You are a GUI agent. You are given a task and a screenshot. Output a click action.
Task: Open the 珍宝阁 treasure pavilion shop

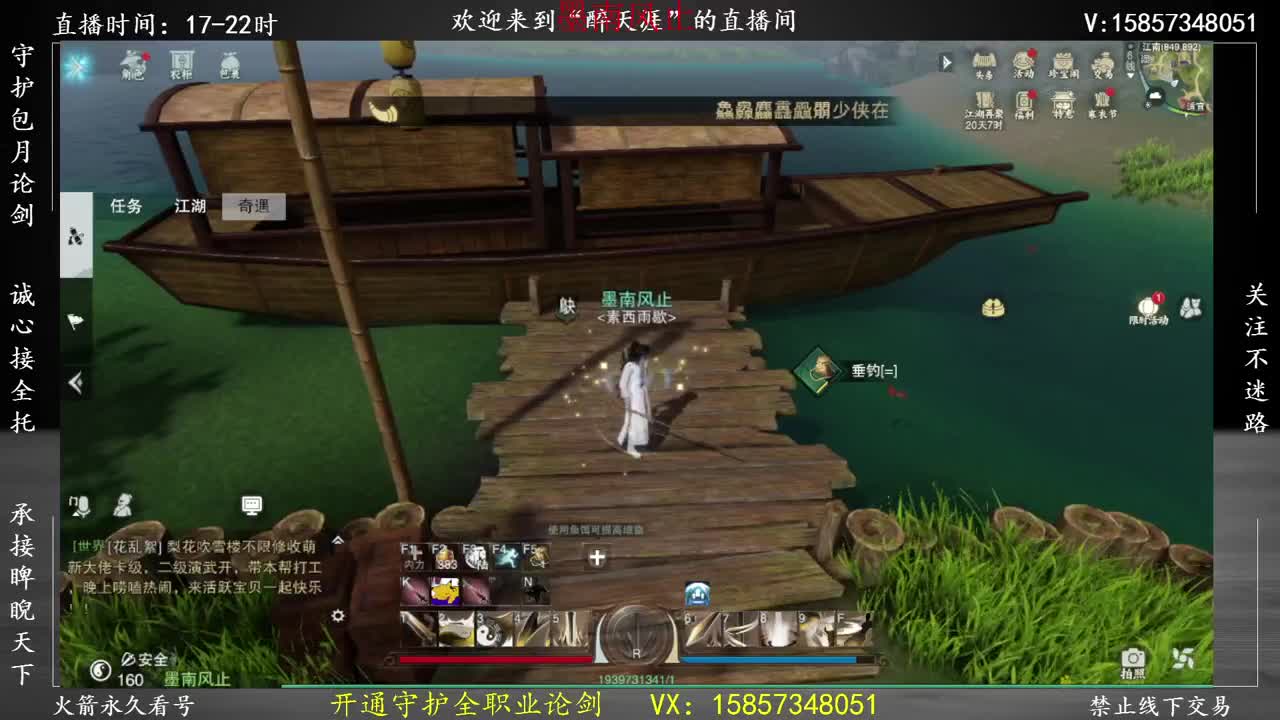(1063, 62)
